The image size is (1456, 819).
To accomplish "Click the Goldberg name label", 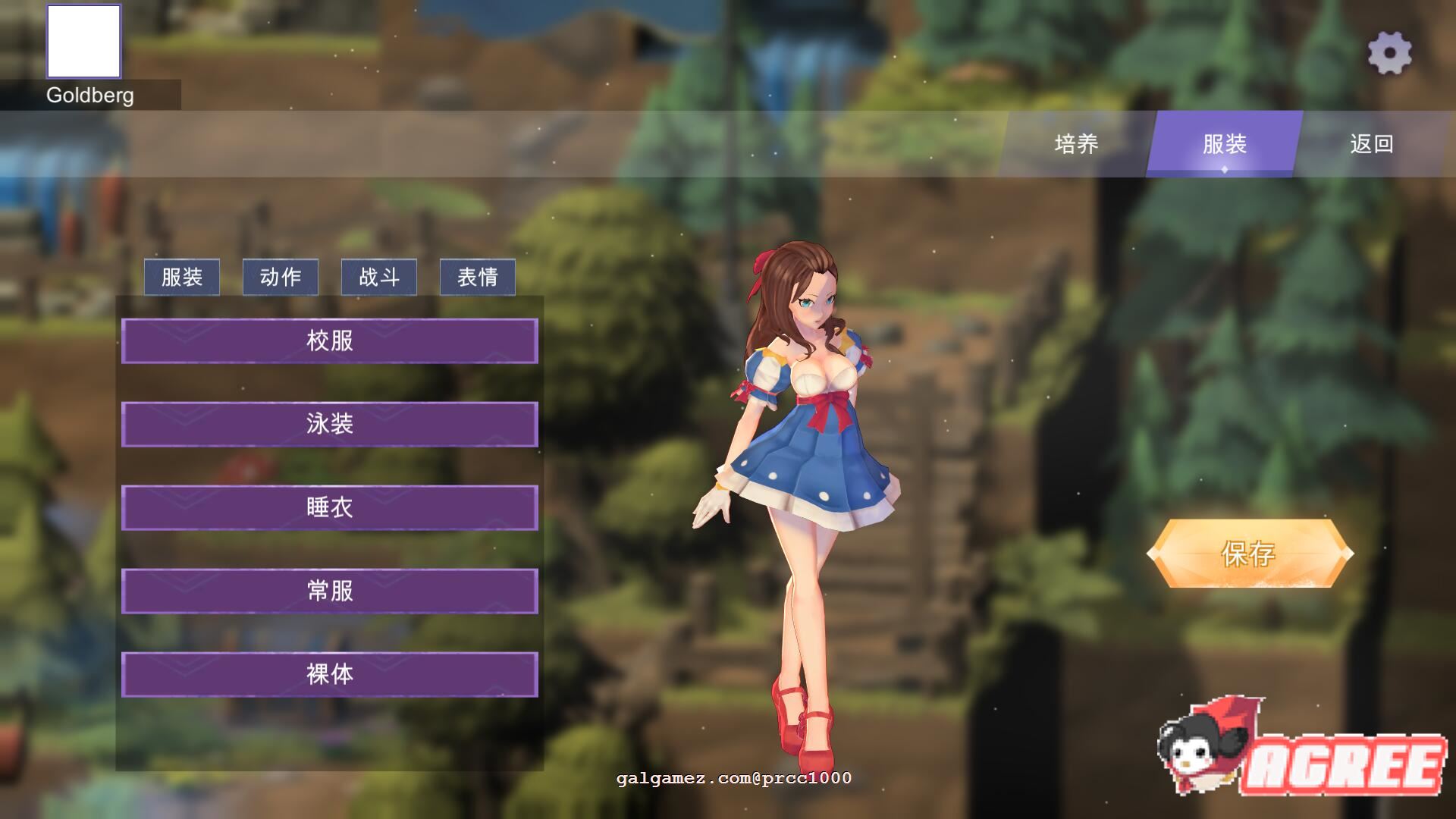I will (x=89, y=96).
